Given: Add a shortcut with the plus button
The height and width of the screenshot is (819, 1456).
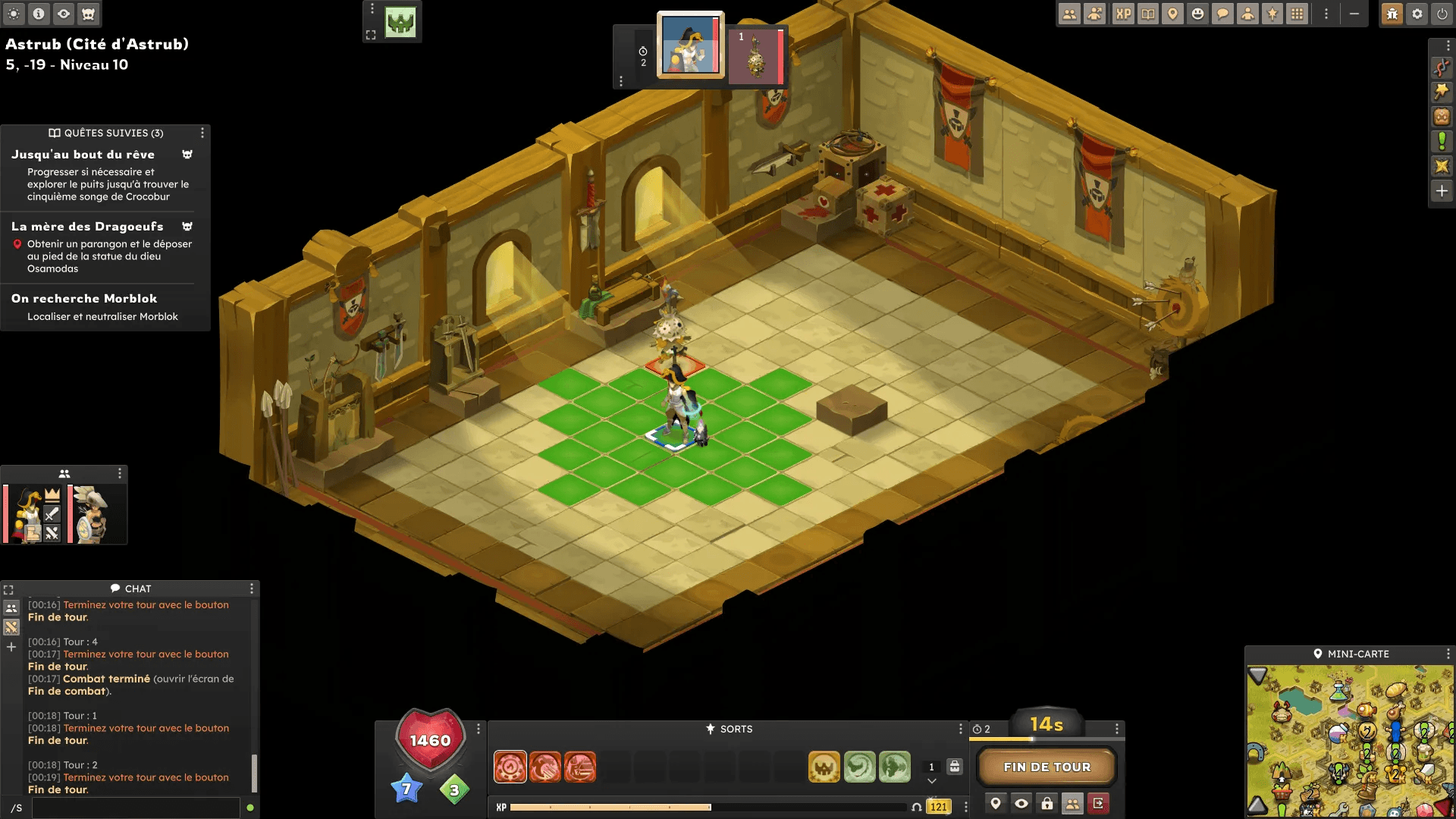Looking at the screenshot, I should (1442, 191).
